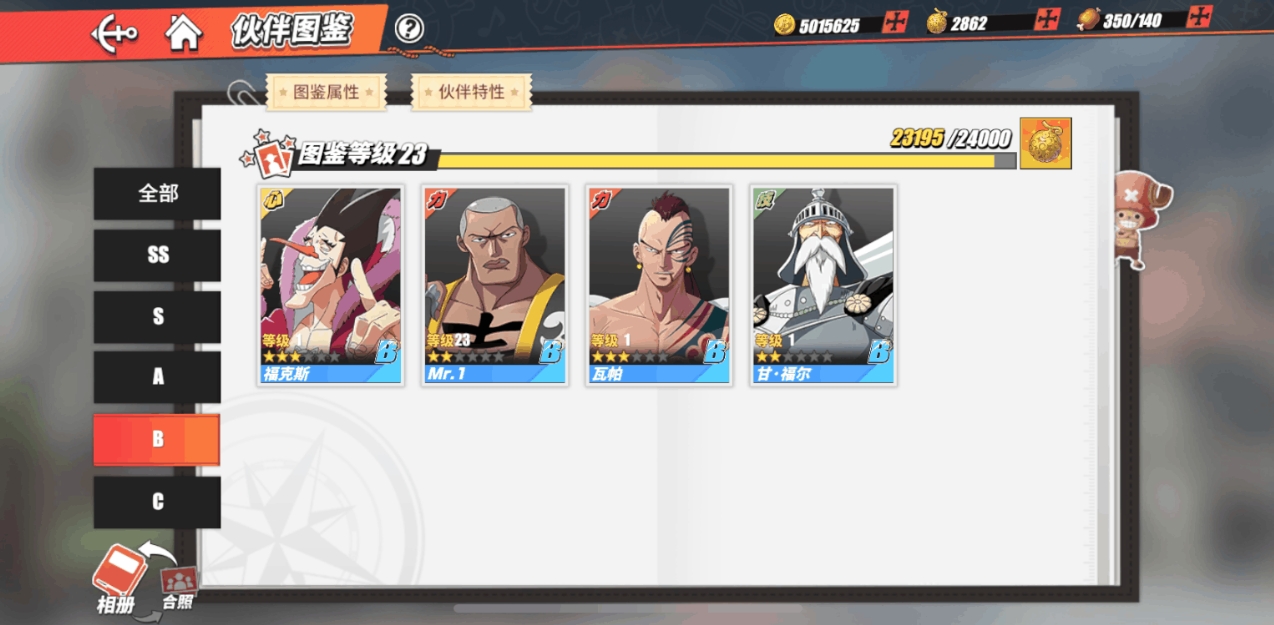Viewport: 1274px width, 625px height.
Task: Show all partners with 全部 filter
Action: click(157, 193)
